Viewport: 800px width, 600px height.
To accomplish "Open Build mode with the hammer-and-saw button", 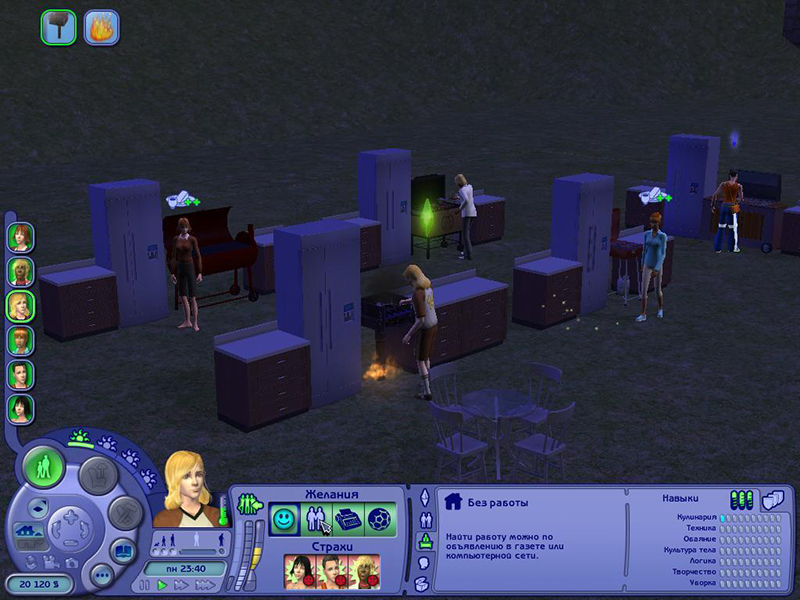I will pos(125,513).
